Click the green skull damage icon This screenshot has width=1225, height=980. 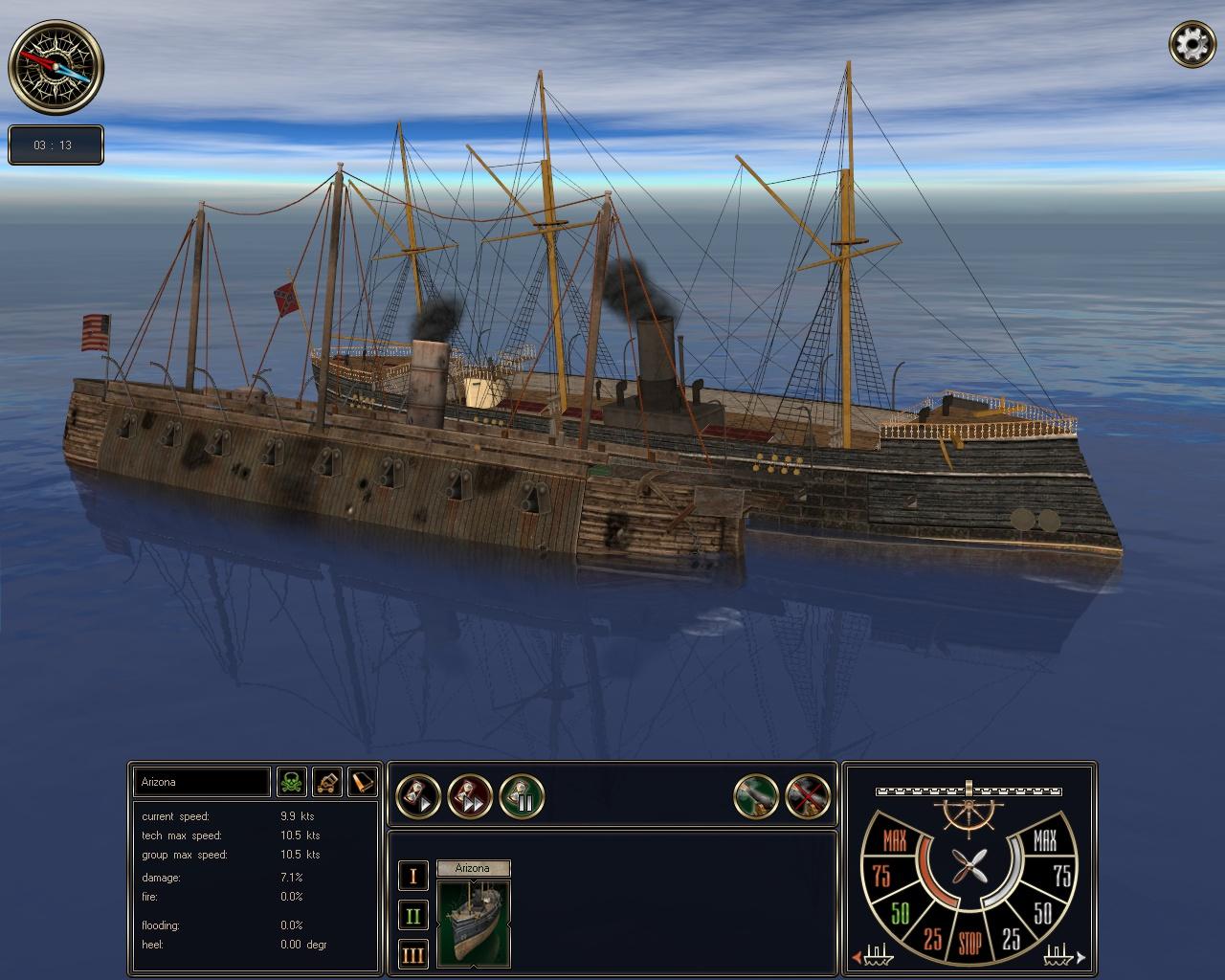tap(292, 782)
